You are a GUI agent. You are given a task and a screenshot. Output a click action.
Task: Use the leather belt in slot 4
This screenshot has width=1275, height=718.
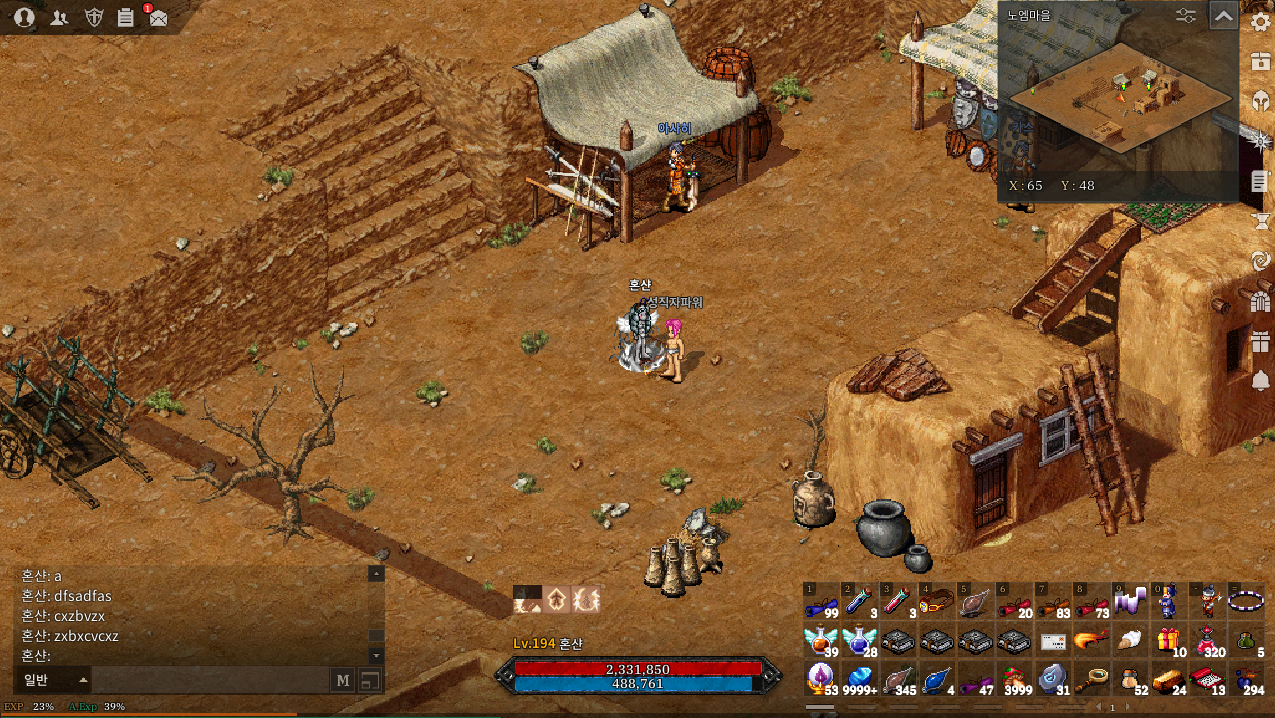coord(936,603)
